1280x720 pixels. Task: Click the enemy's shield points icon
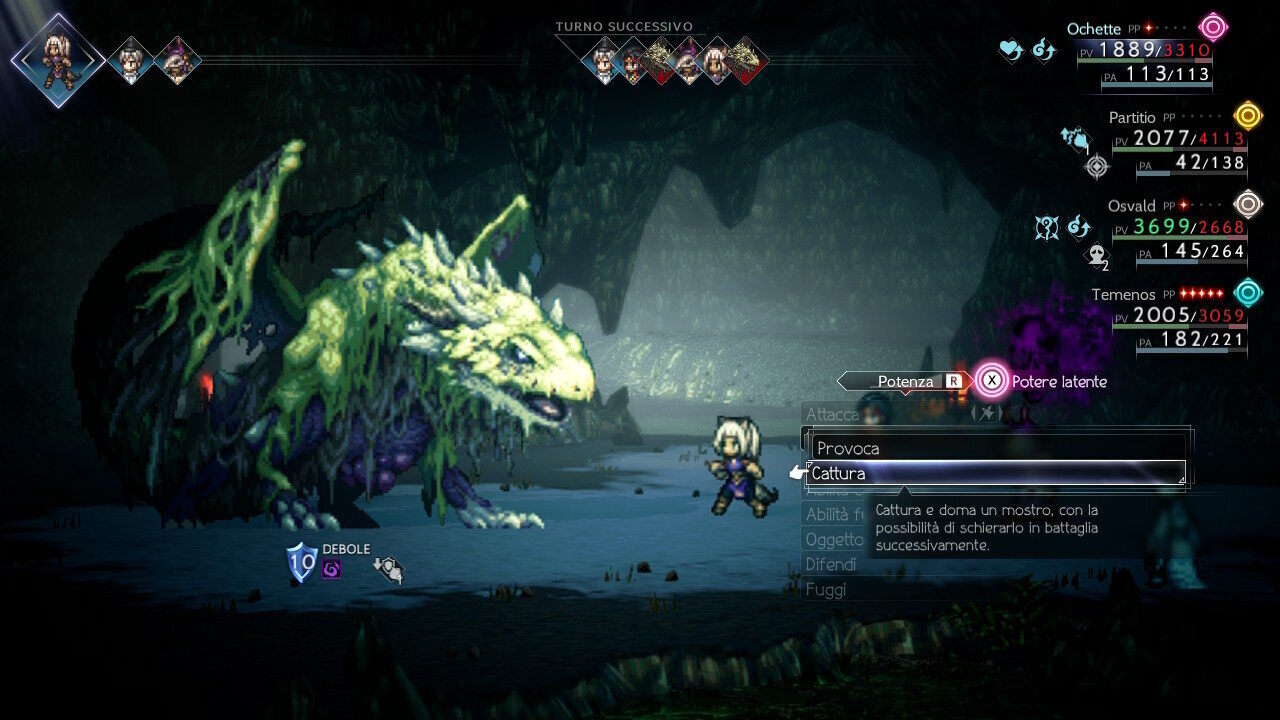point(301,563)
